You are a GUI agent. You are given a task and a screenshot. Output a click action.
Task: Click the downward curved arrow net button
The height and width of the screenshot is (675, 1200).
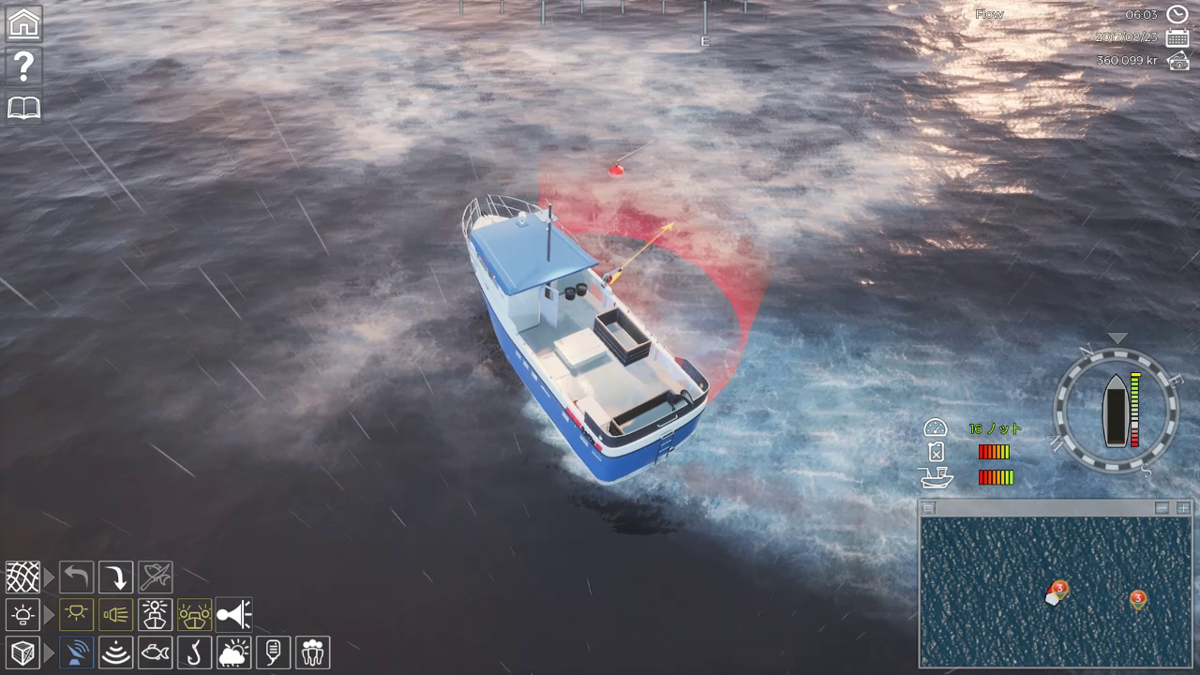(116, 576)
